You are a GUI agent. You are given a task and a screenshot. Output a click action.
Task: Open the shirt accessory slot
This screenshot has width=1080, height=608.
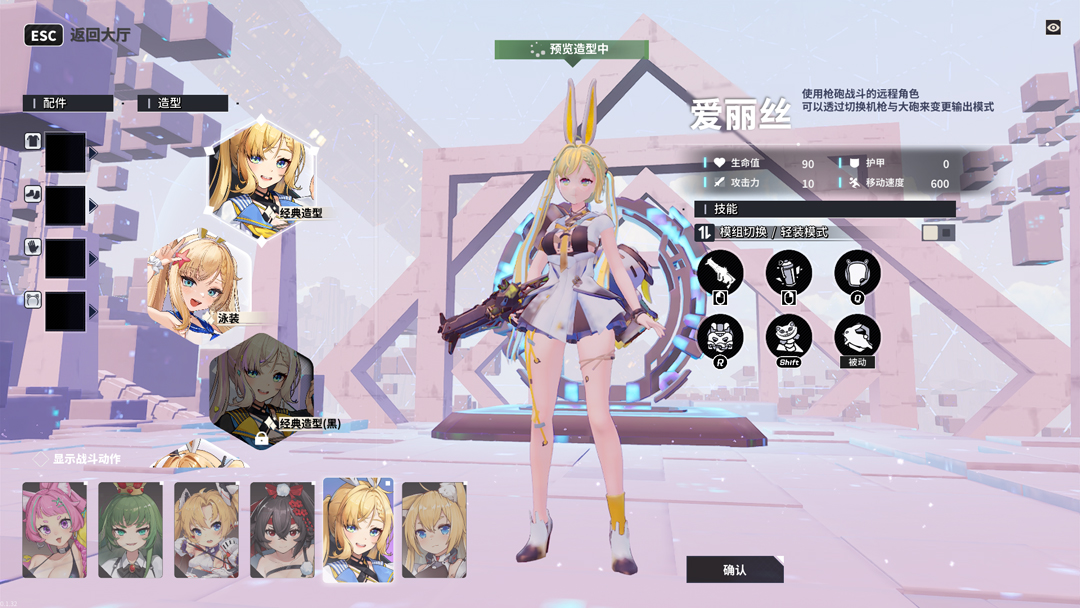click(x=65, y=152)
